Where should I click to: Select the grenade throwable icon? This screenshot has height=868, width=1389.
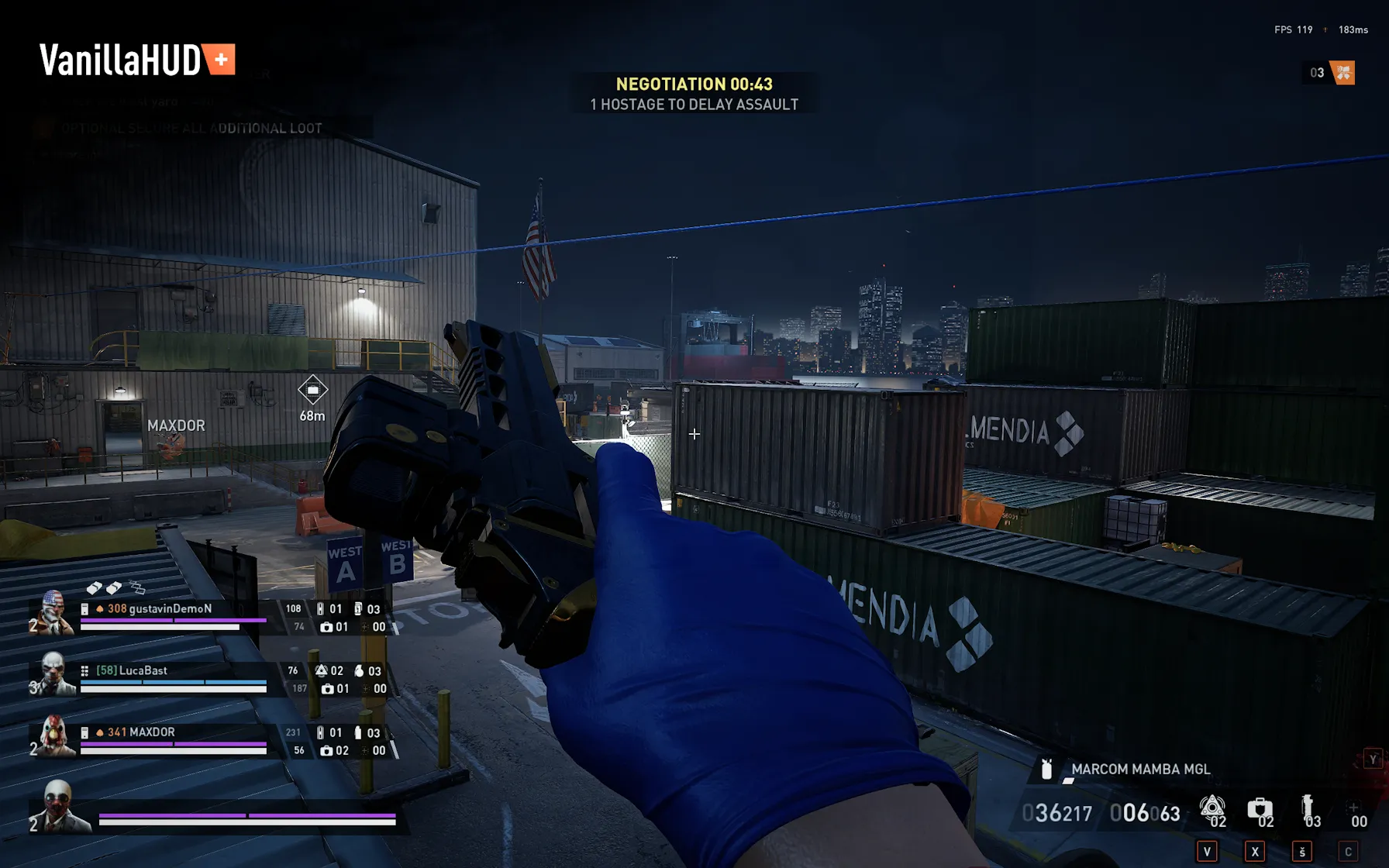pos(1307,806)
